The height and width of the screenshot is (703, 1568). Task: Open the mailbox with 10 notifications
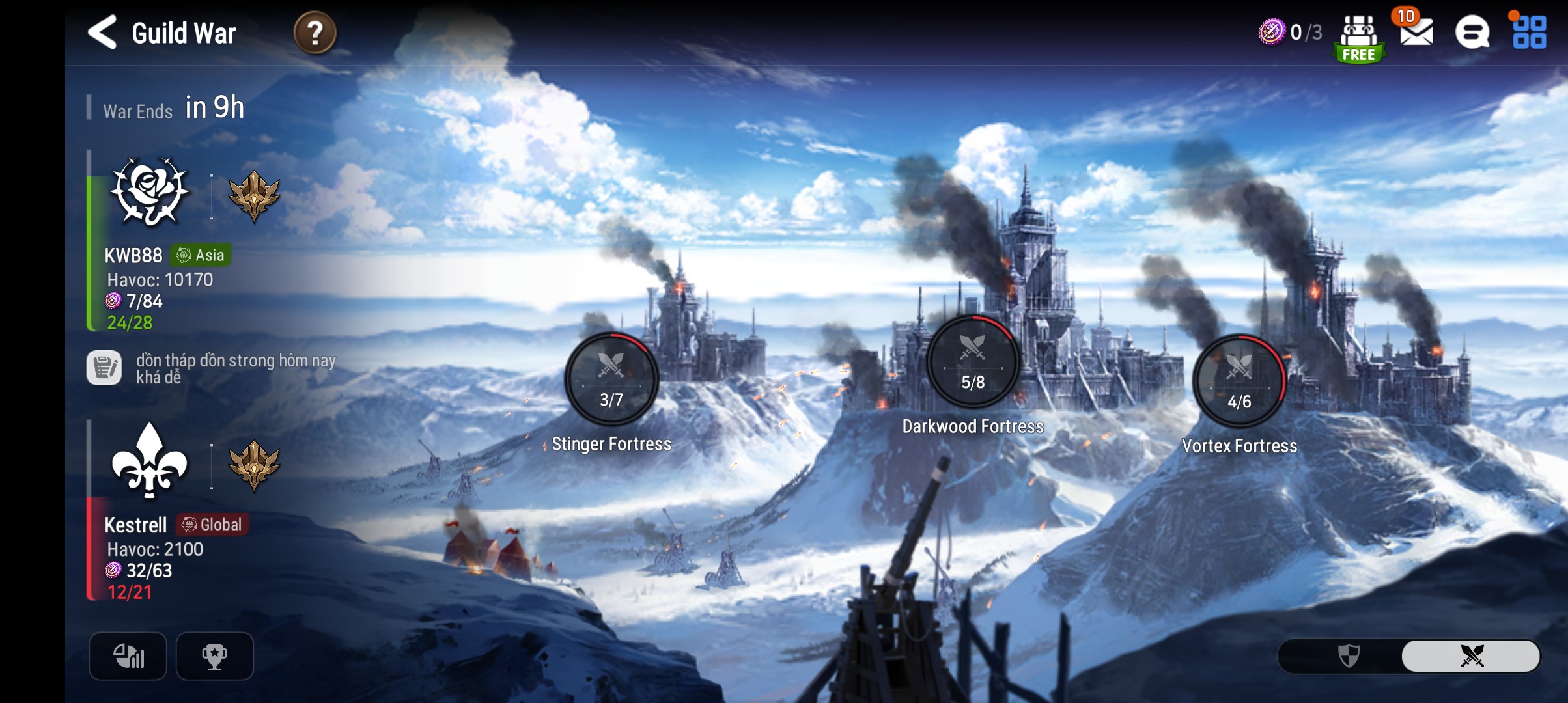coord(1416,31)
